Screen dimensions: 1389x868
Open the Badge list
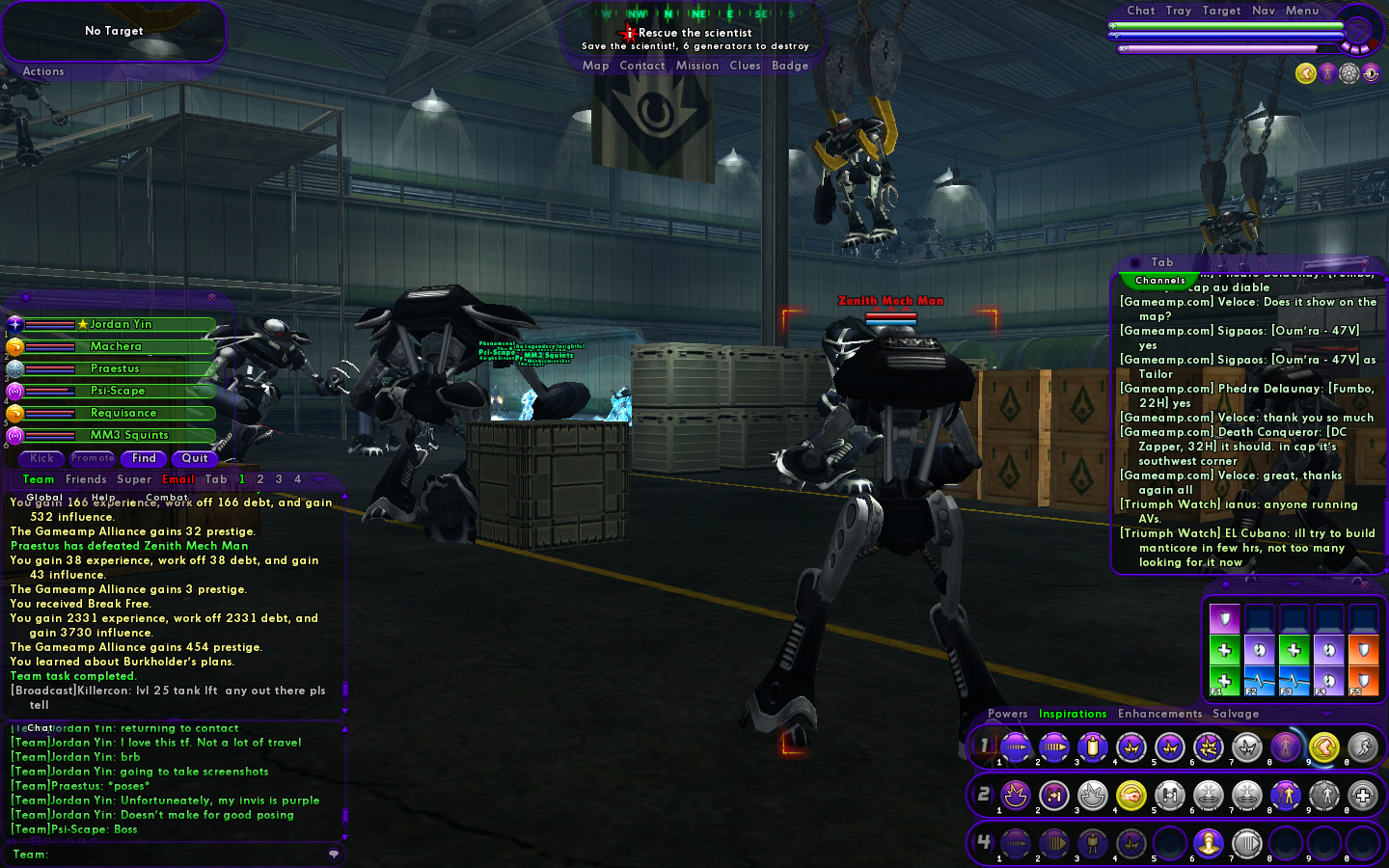tap(790, 66)
